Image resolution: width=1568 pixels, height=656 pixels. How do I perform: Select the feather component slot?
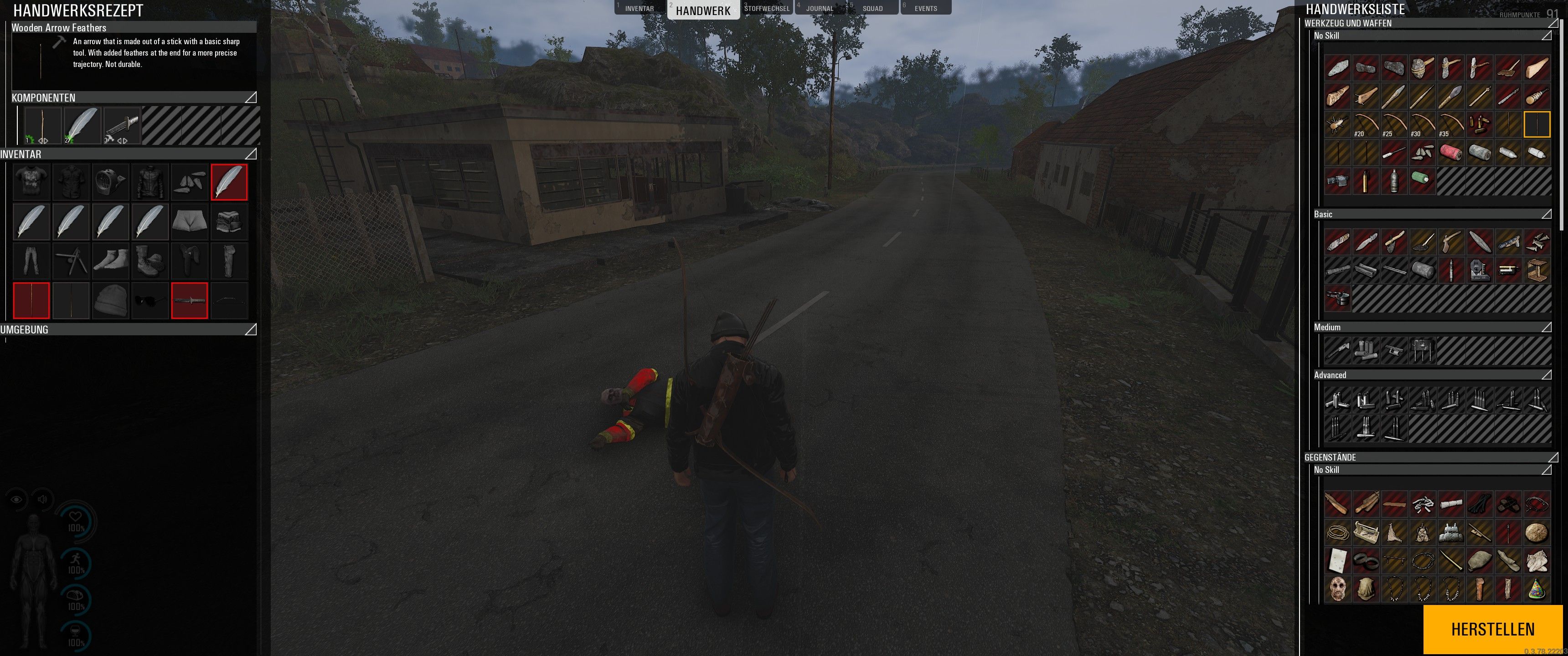[x=82, y=126]
